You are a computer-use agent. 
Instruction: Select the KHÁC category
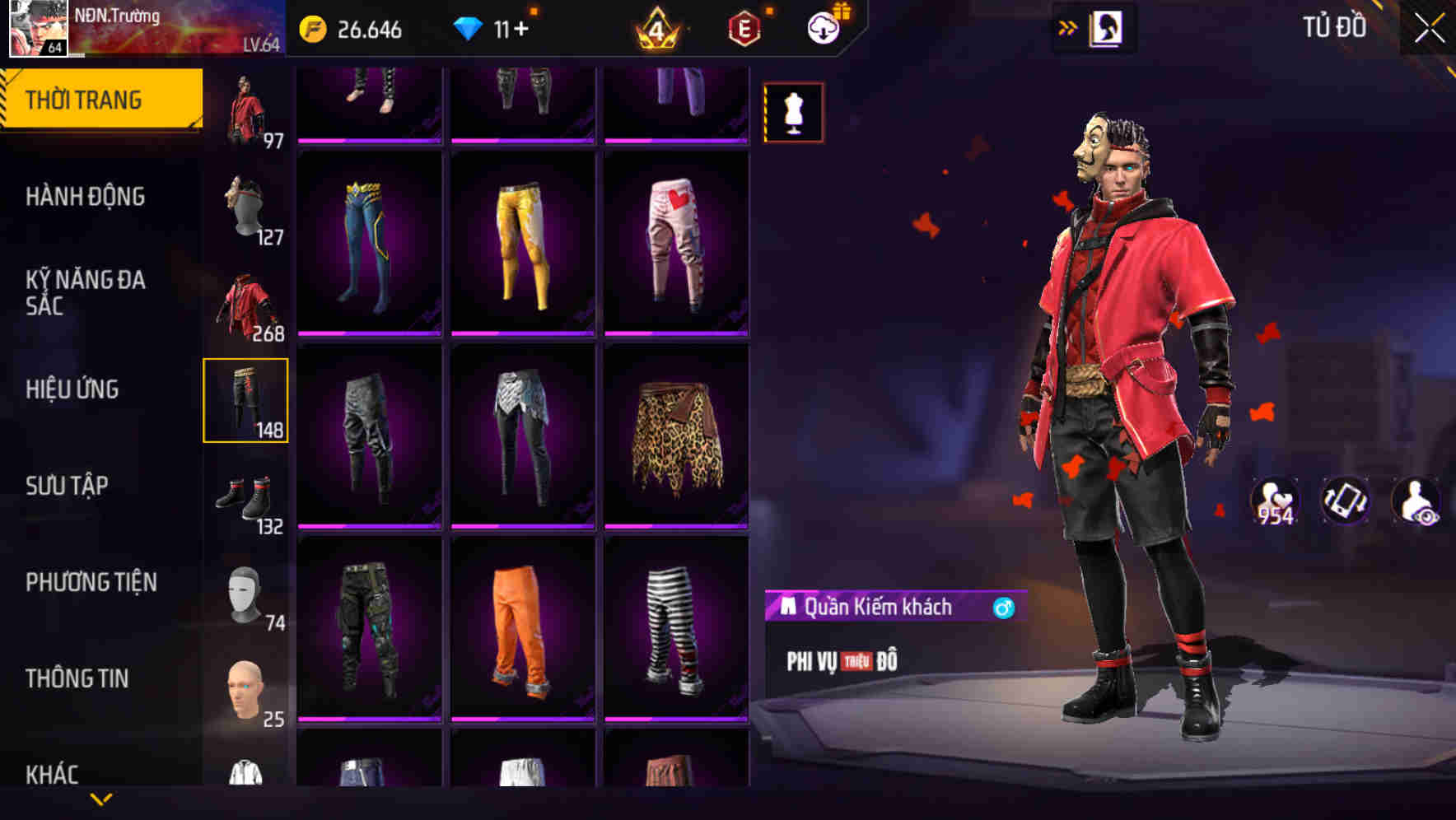[52, 774]
